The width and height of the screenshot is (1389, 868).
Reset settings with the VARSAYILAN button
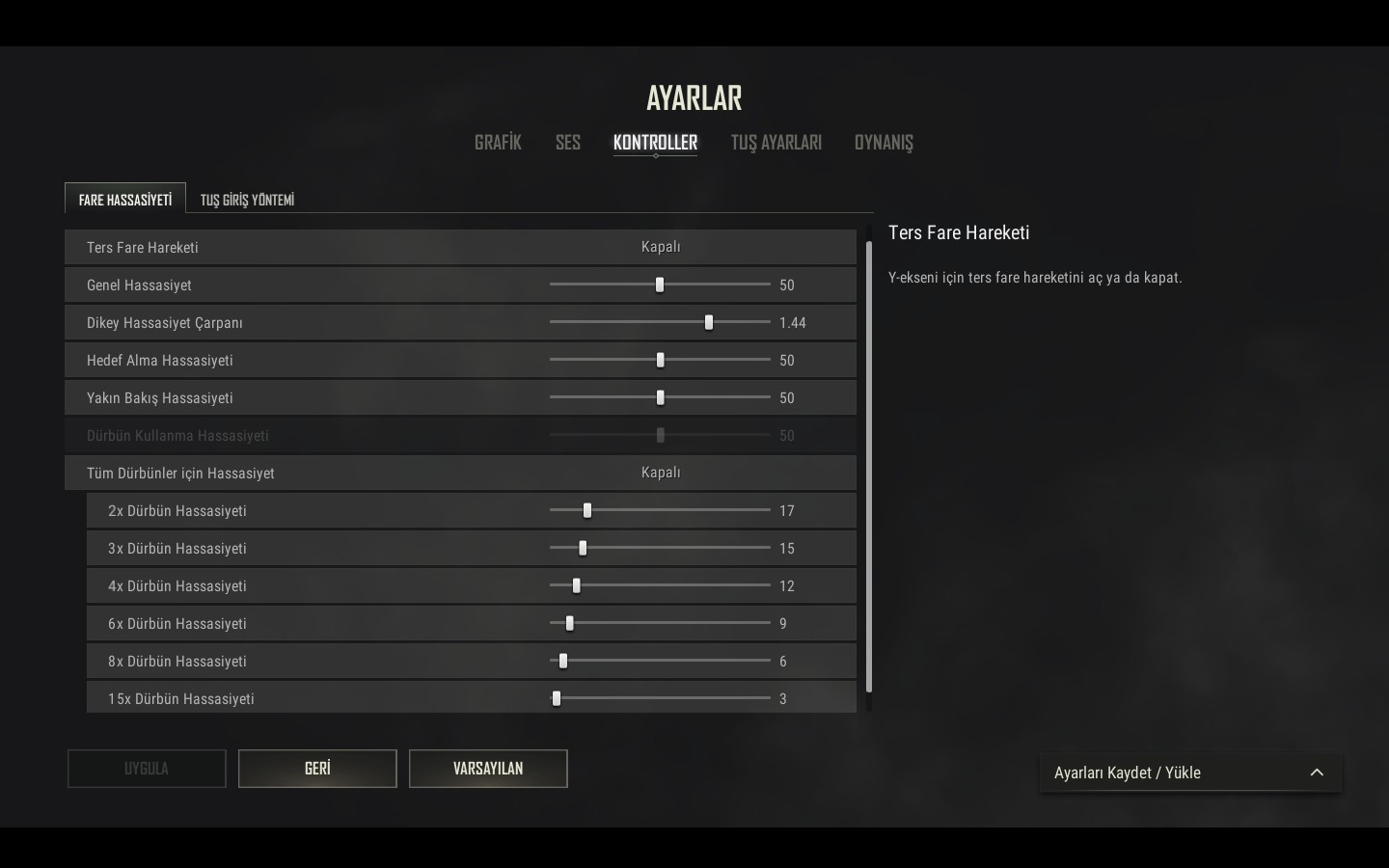tap(488, 769)
